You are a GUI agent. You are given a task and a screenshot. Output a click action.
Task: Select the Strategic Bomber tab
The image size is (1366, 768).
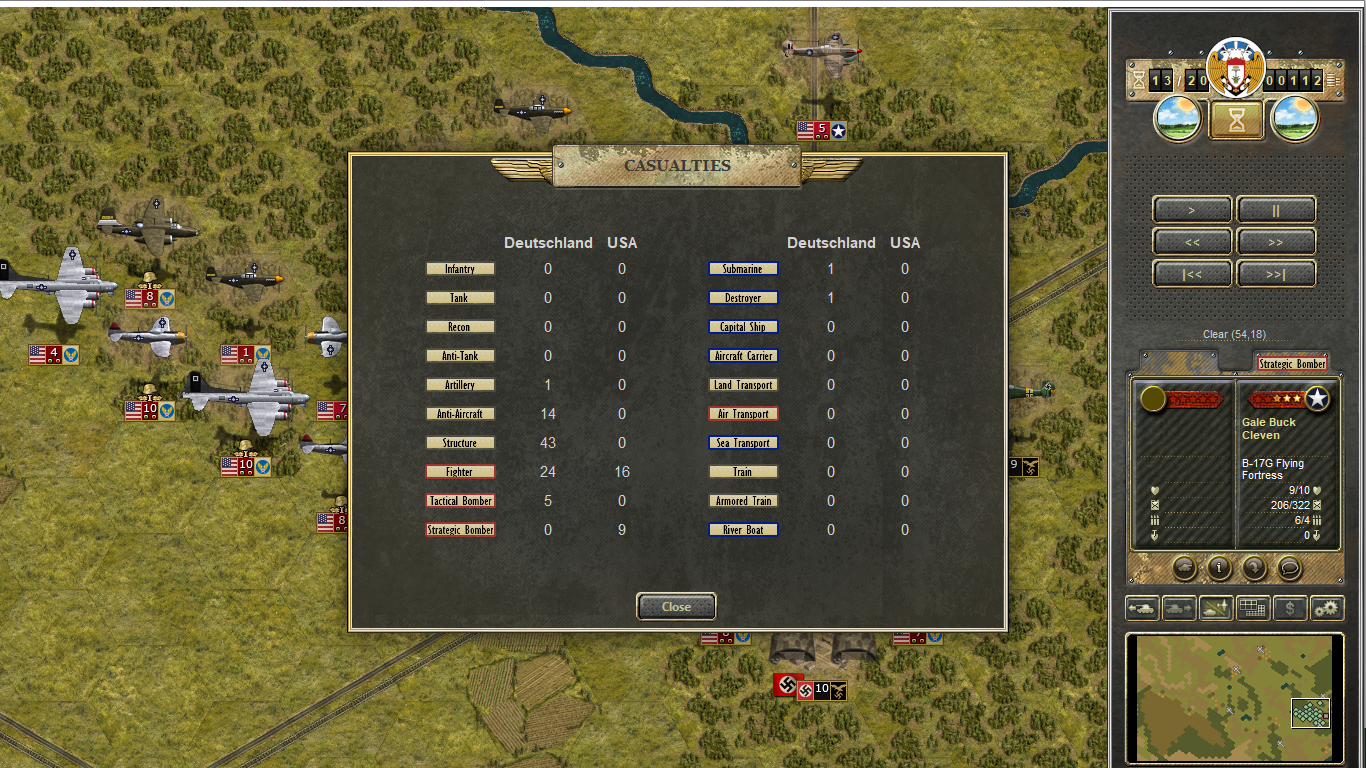[1291, 364]
